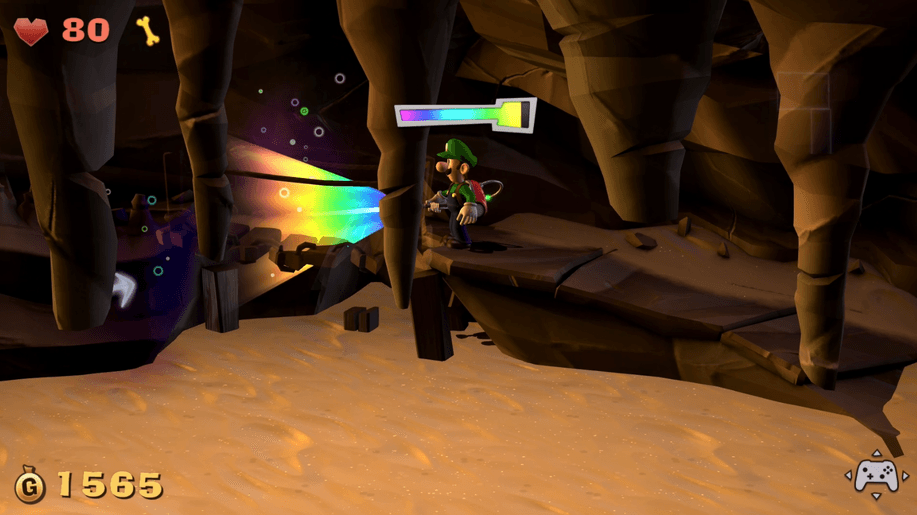This screenshot has width=917, height=515.
Task: Select the golden bone item icon
Action: pyautogui.click(x=148, y=30)
